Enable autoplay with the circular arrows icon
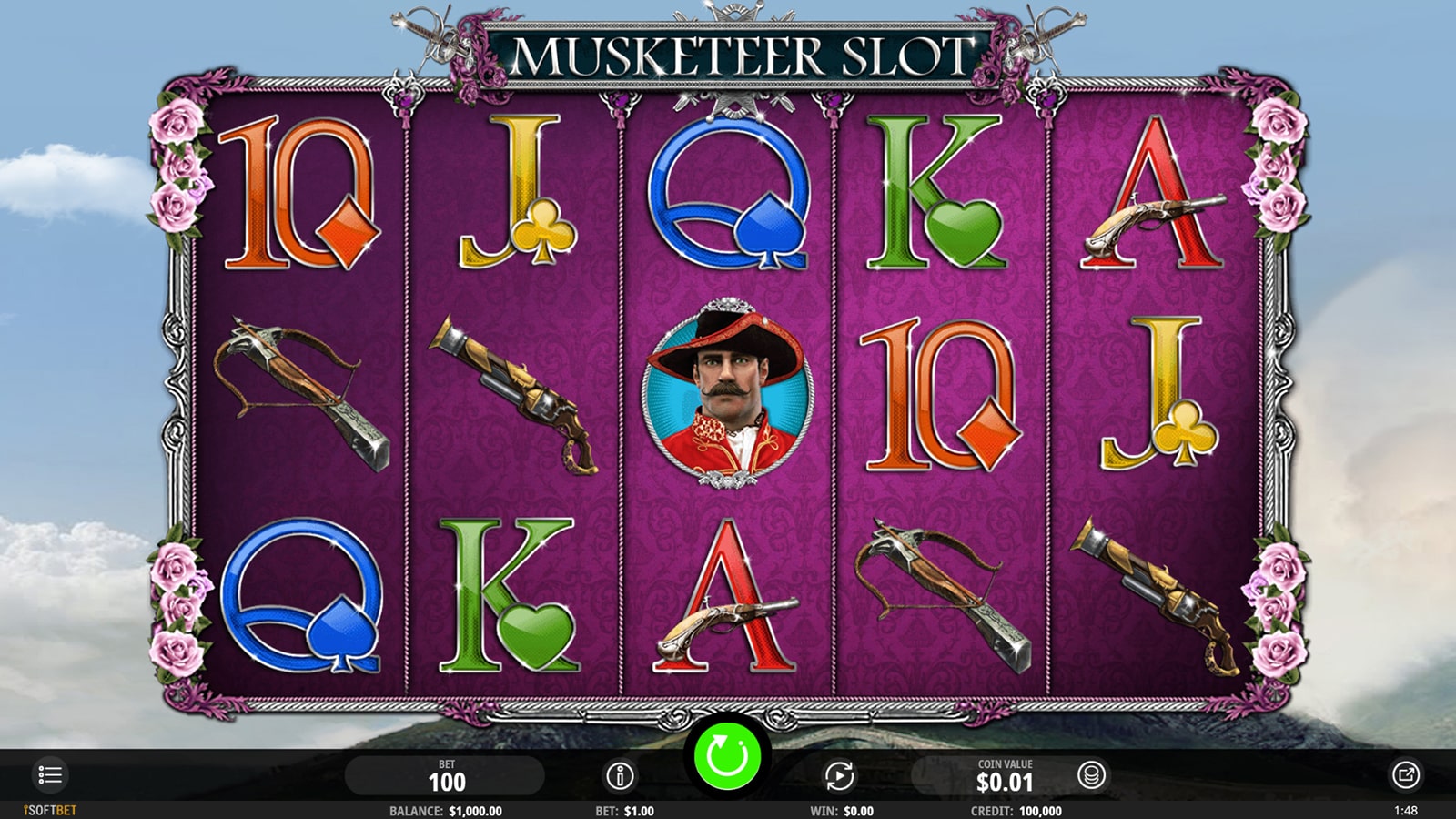The width and height of the screenshot is (1456, 819). click(839, 776)
